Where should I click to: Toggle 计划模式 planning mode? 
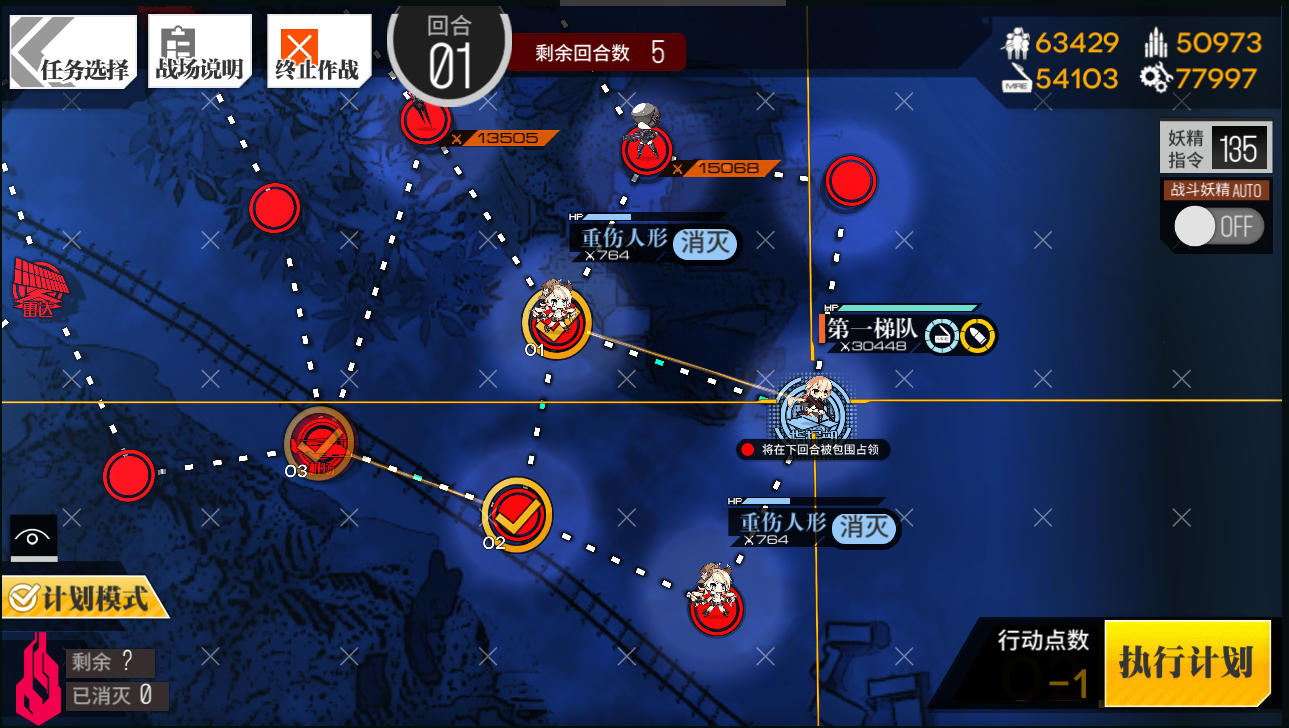click(80, 598)
